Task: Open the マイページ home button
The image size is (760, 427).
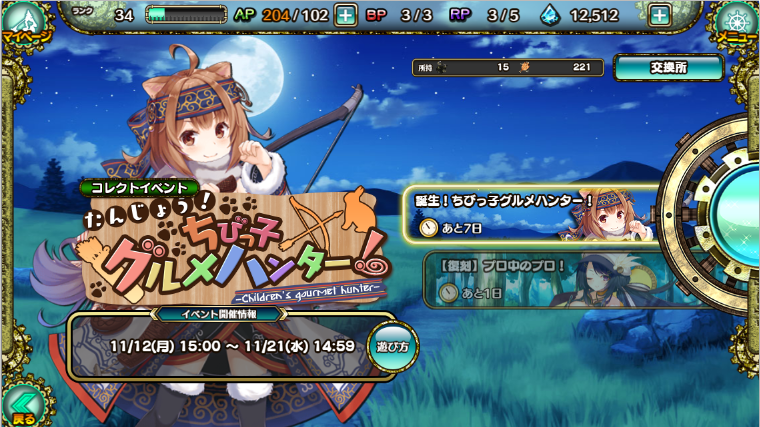Action: coord(24,24)
